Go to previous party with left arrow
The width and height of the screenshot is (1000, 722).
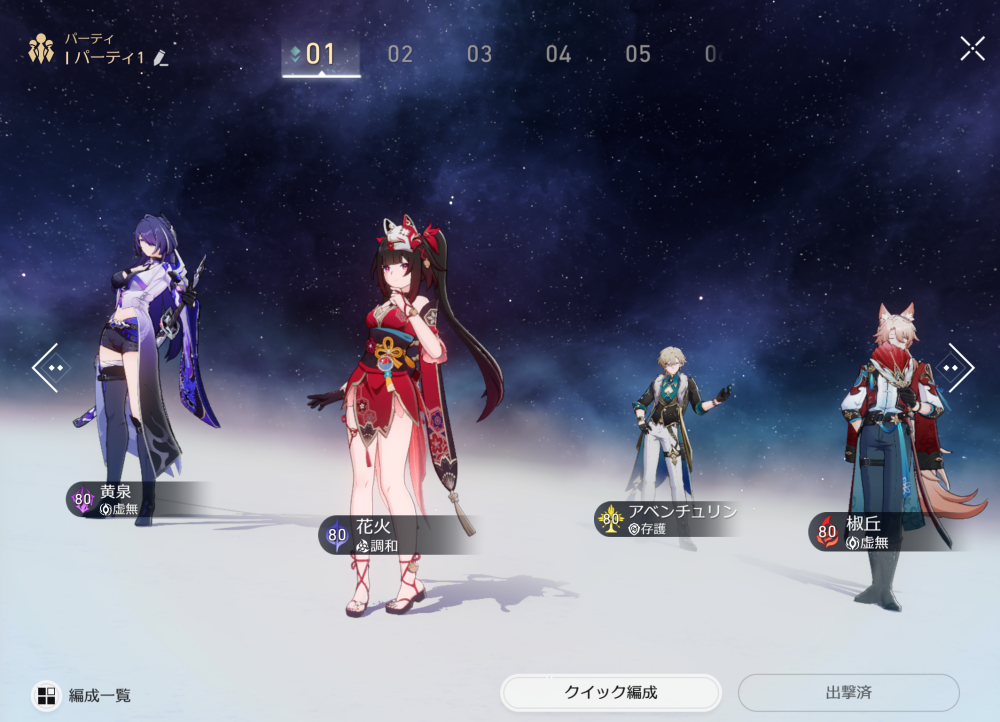pos(51,368)
